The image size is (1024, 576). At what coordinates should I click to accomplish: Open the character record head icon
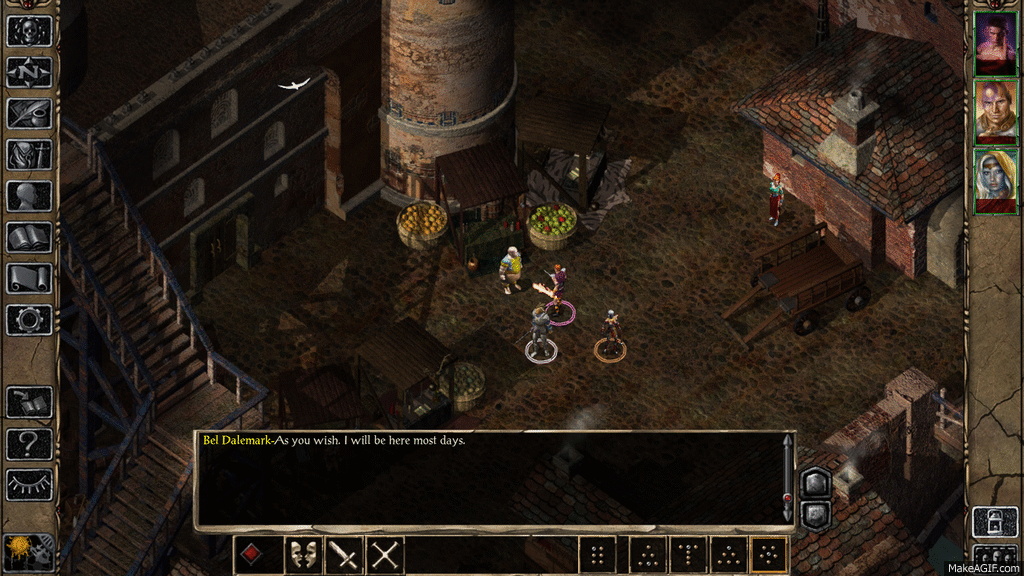pyautogui.click(x=29, y=195)
